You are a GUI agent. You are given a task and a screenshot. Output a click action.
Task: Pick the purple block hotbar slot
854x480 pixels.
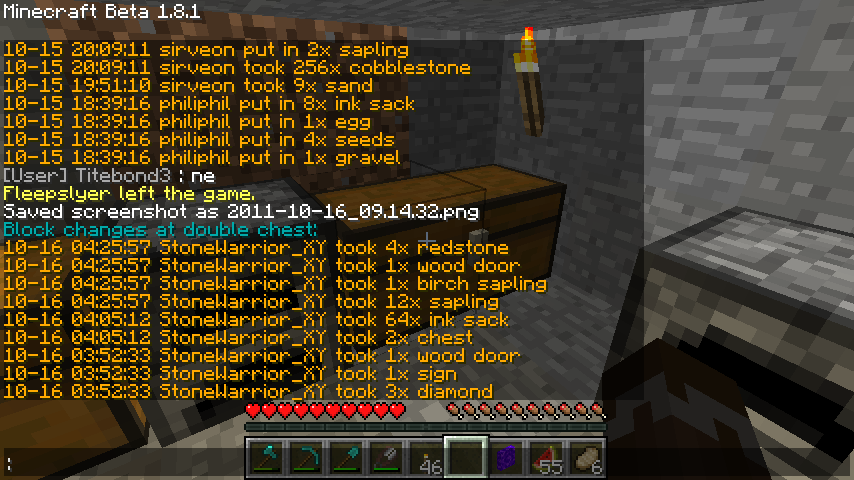tap(506, 458)
